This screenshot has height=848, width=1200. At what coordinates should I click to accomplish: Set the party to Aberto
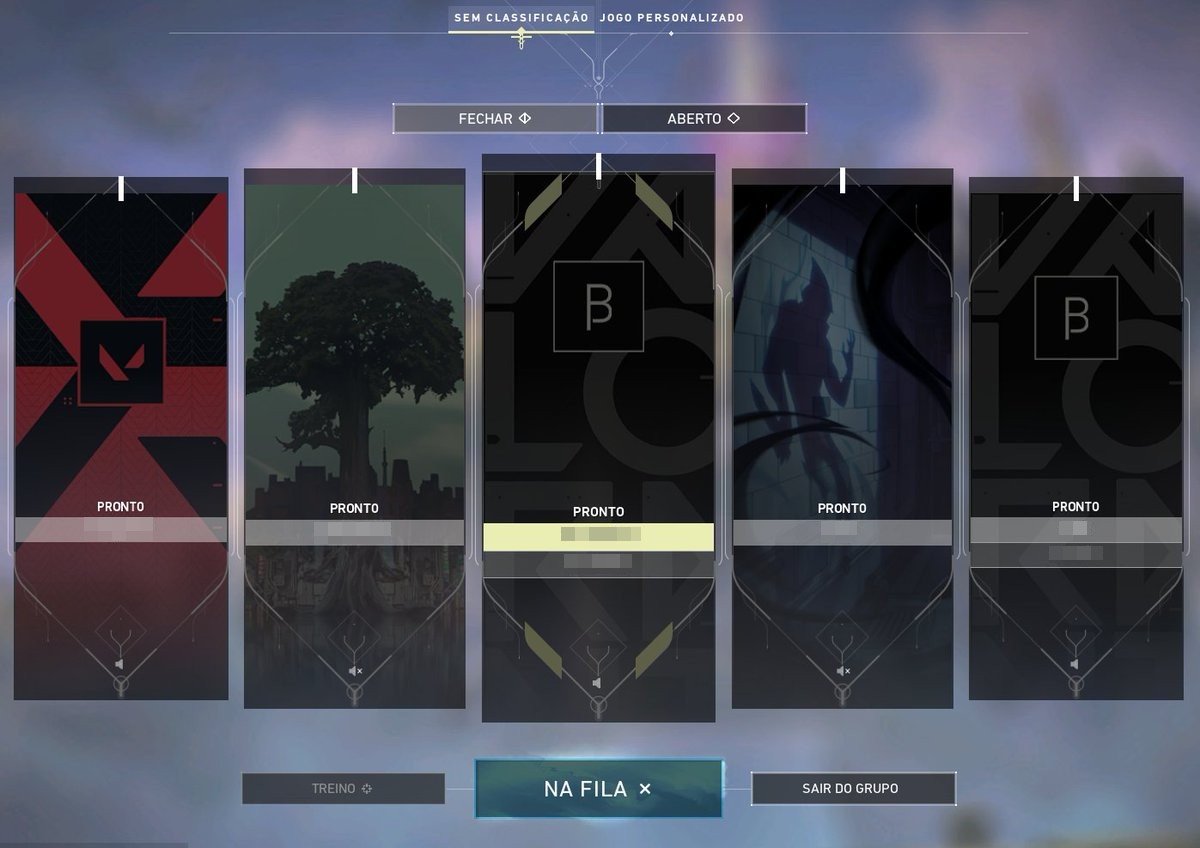coord(703,119)
